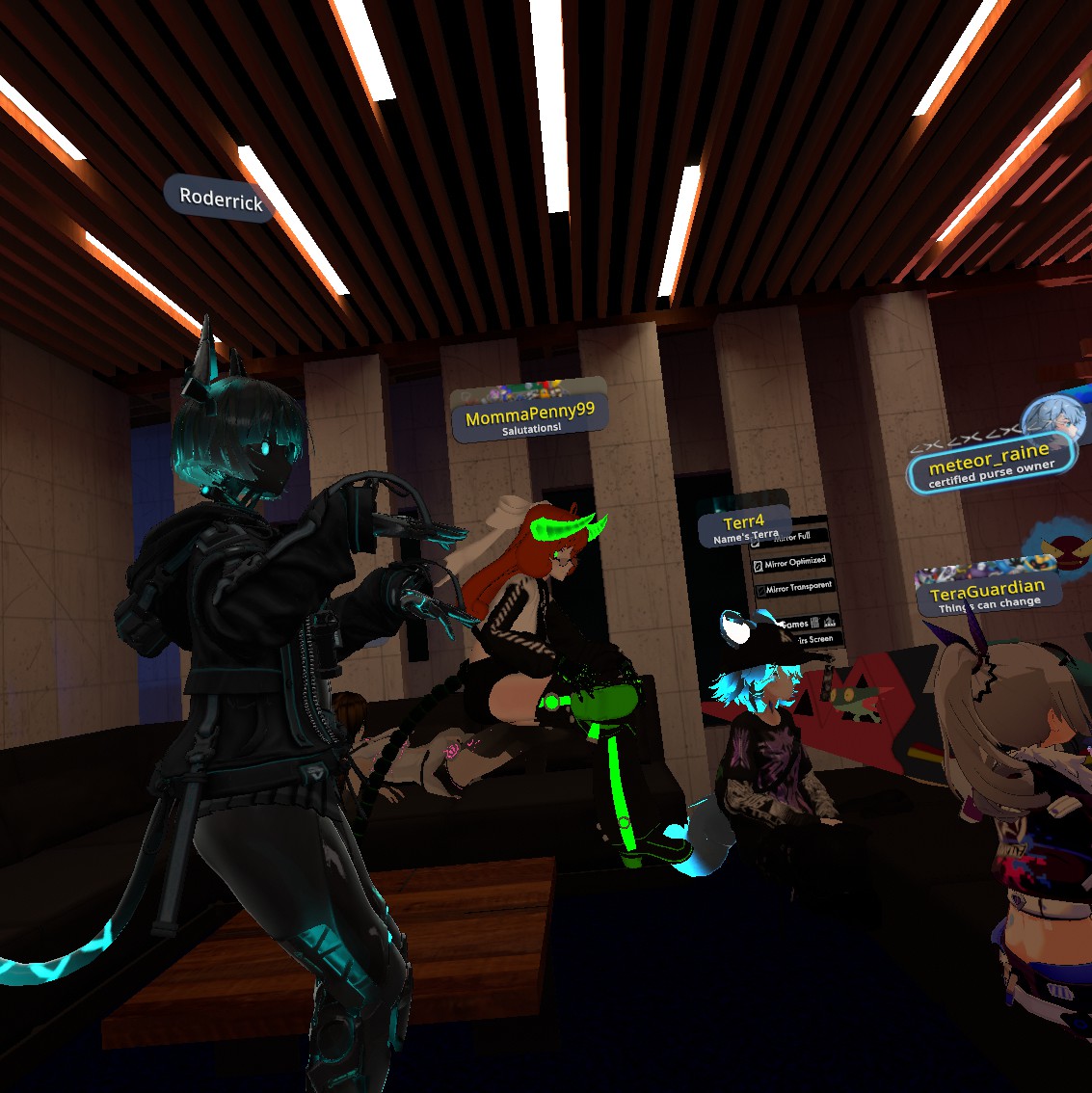Open MommaPenny99's nameplate
The image size is (1092, 1093).
tap(529, 415)
